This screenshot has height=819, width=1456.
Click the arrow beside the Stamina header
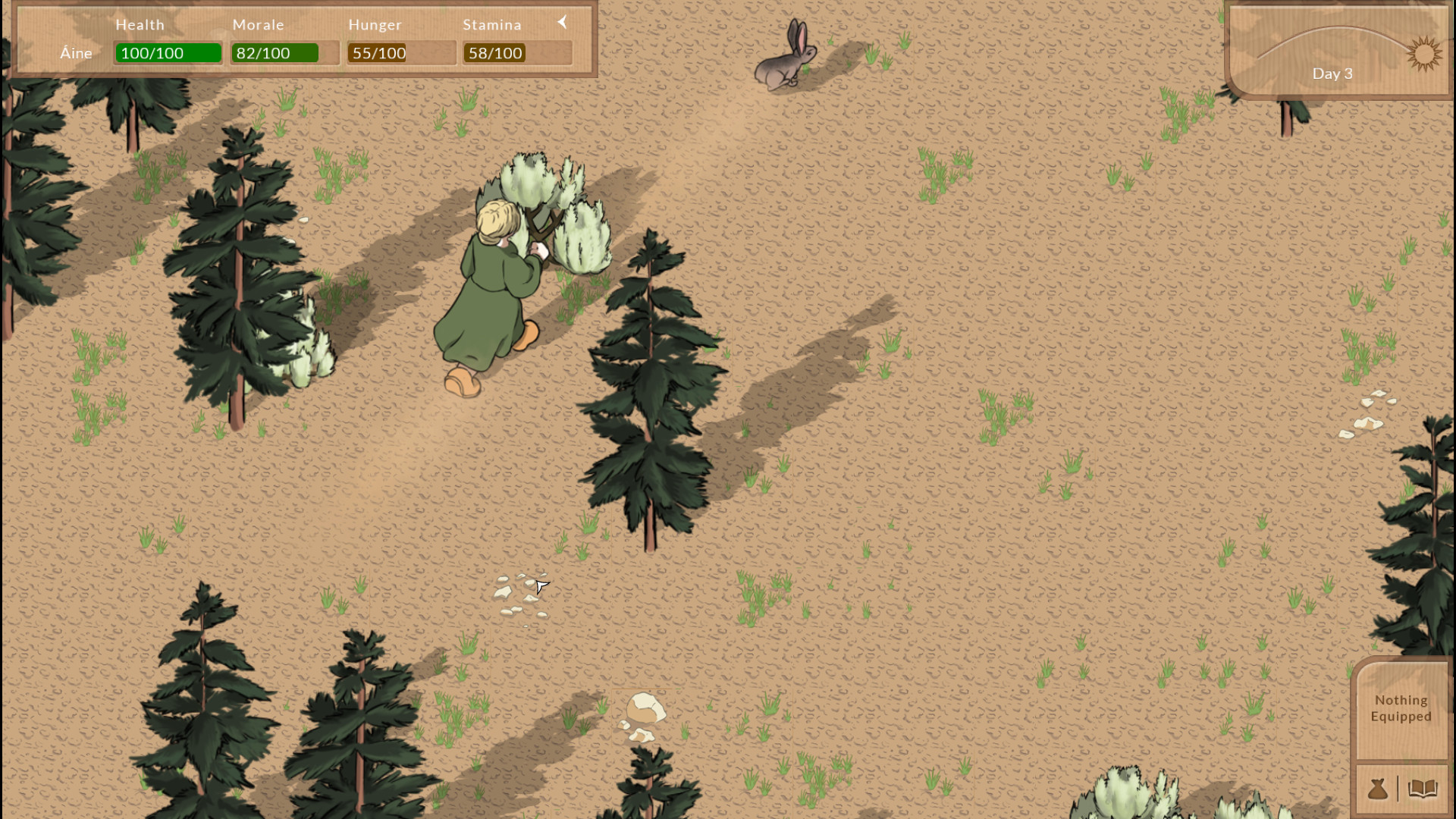click(562, 22)
